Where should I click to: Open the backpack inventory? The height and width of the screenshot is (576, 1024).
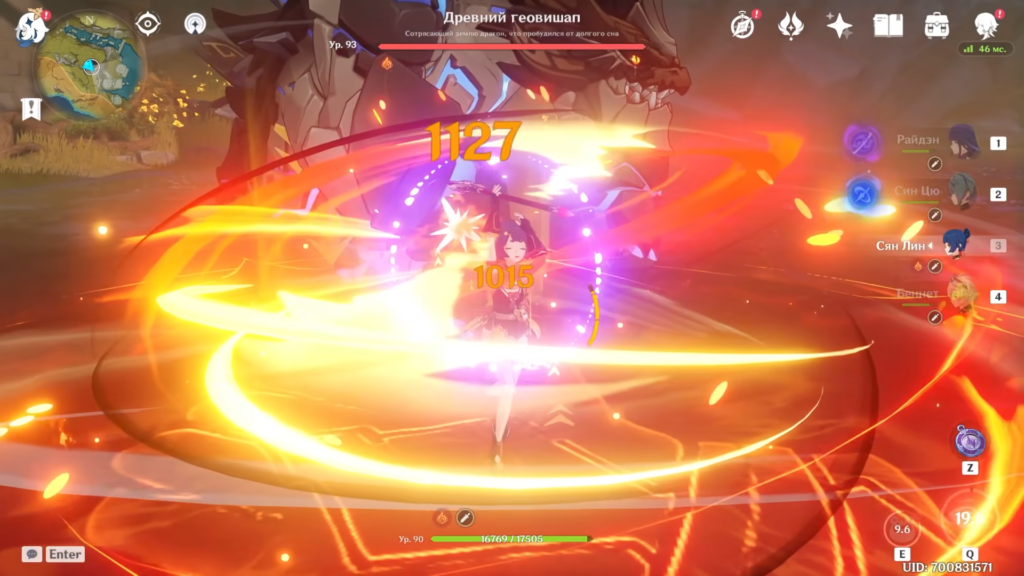pos(937,26)
